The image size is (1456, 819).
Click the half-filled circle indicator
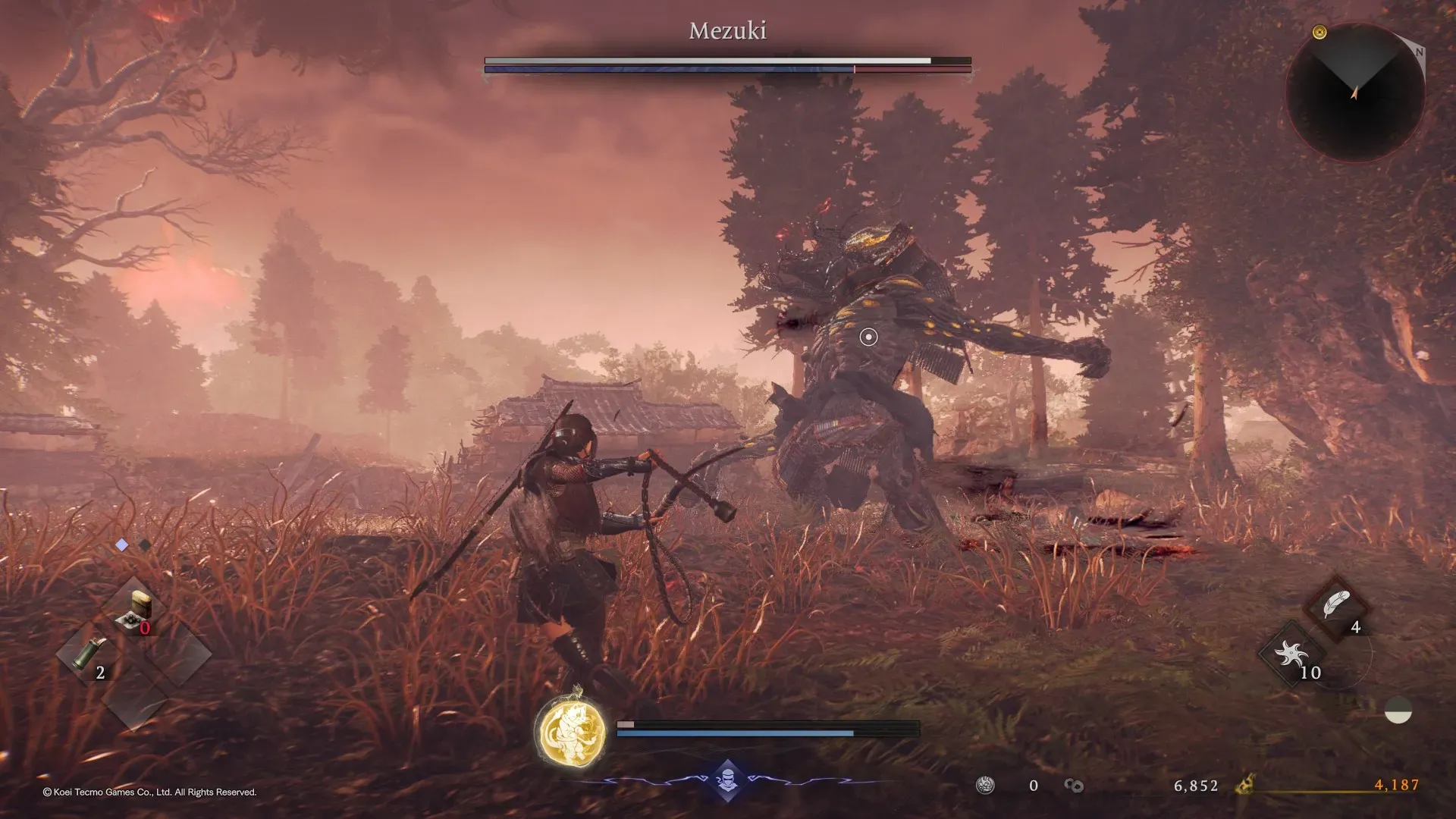click(1398, 711)
